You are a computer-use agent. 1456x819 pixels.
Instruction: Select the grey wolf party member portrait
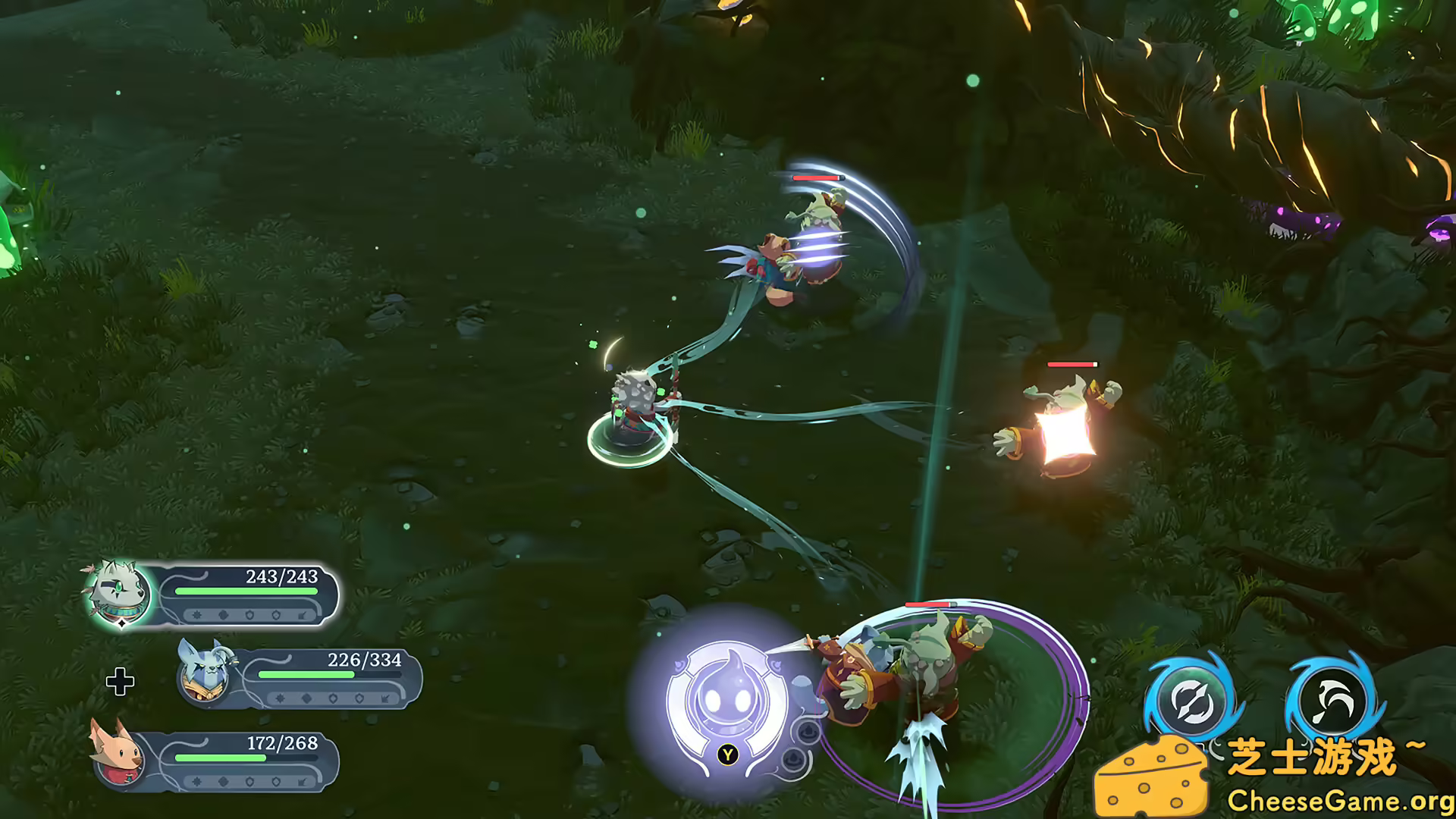coord(119,594)
